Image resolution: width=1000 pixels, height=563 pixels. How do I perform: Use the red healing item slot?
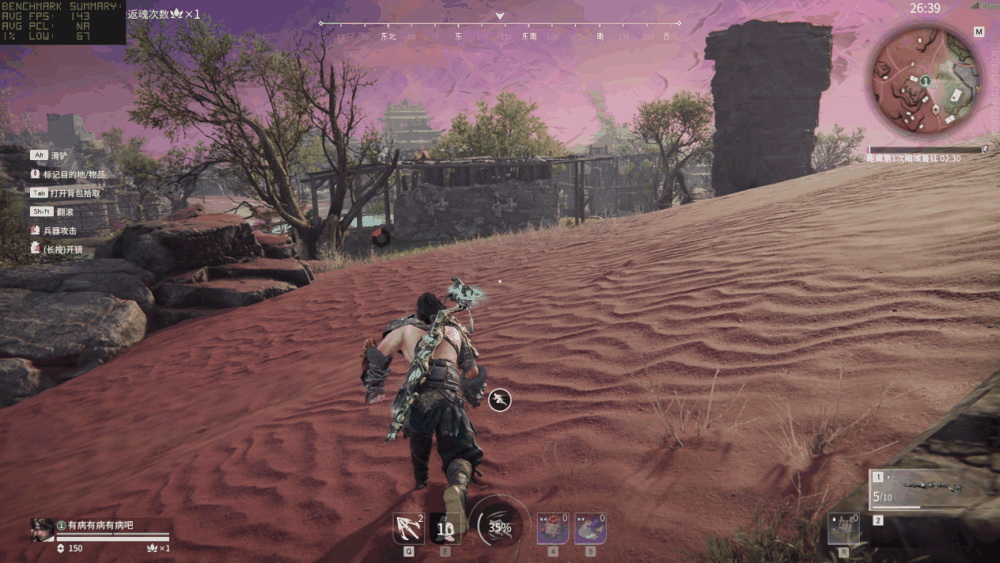coord(552,528)
